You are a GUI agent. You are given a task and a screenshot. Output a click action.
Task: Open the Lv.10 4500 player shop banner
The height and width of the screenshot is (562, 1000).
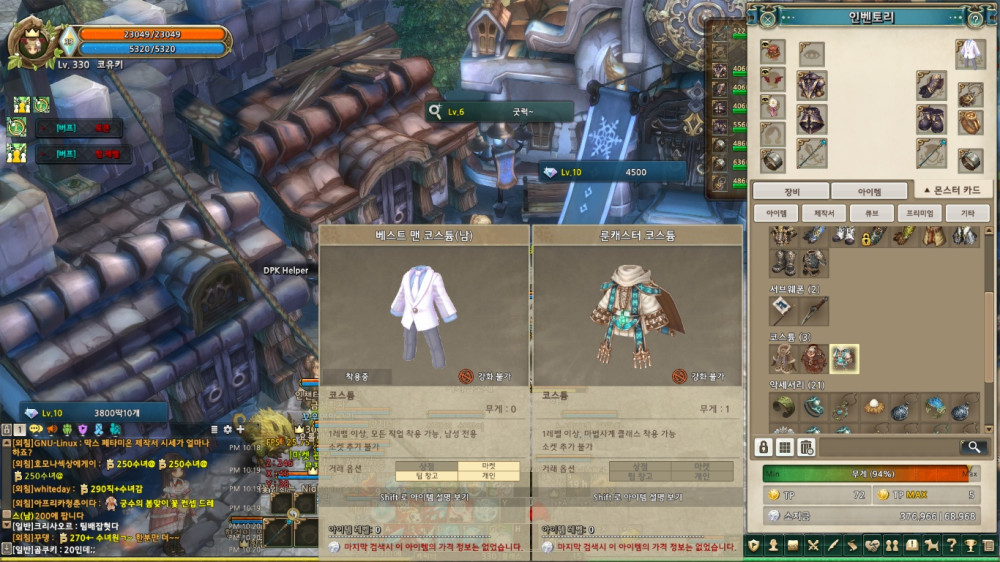612,172
